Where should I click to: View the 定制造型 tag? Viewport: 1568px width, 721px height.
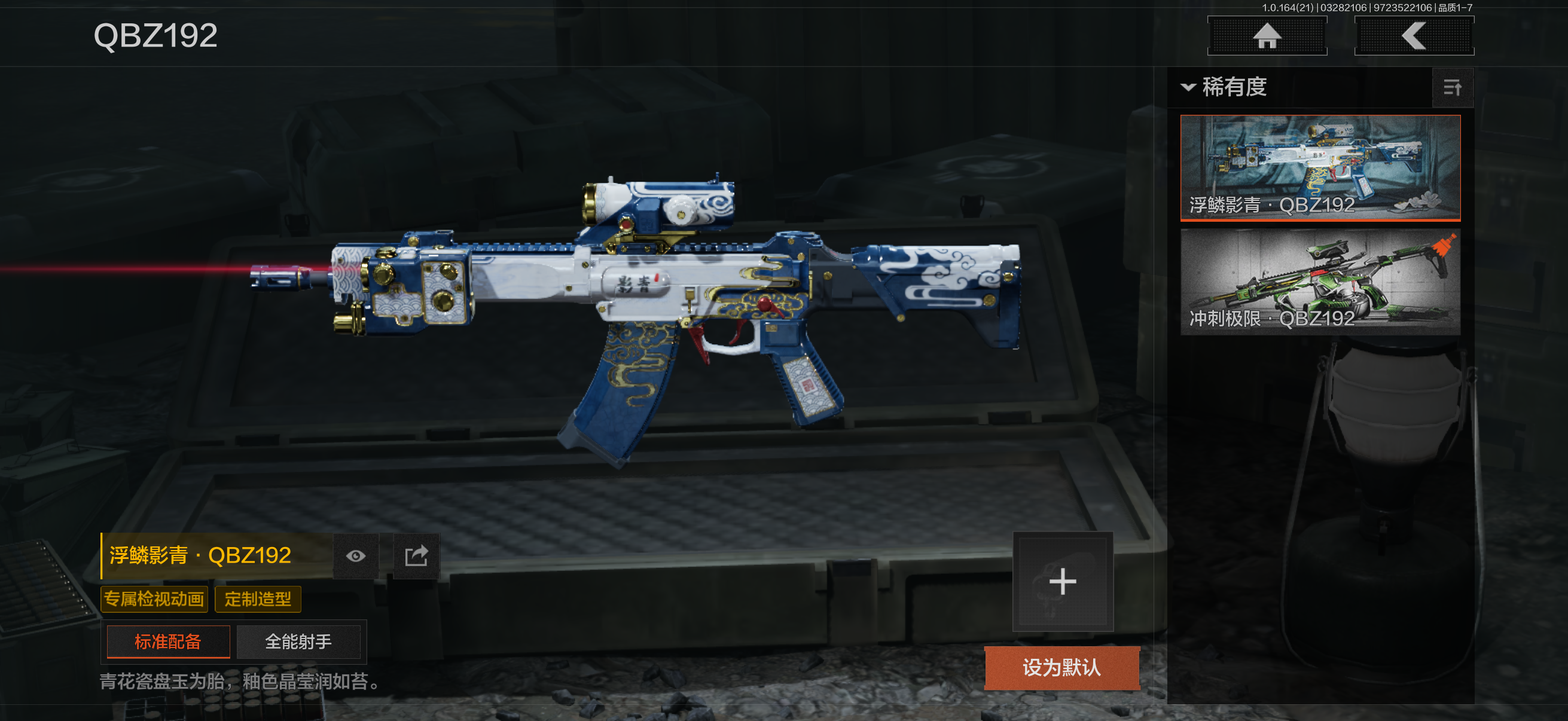(258, 599)
